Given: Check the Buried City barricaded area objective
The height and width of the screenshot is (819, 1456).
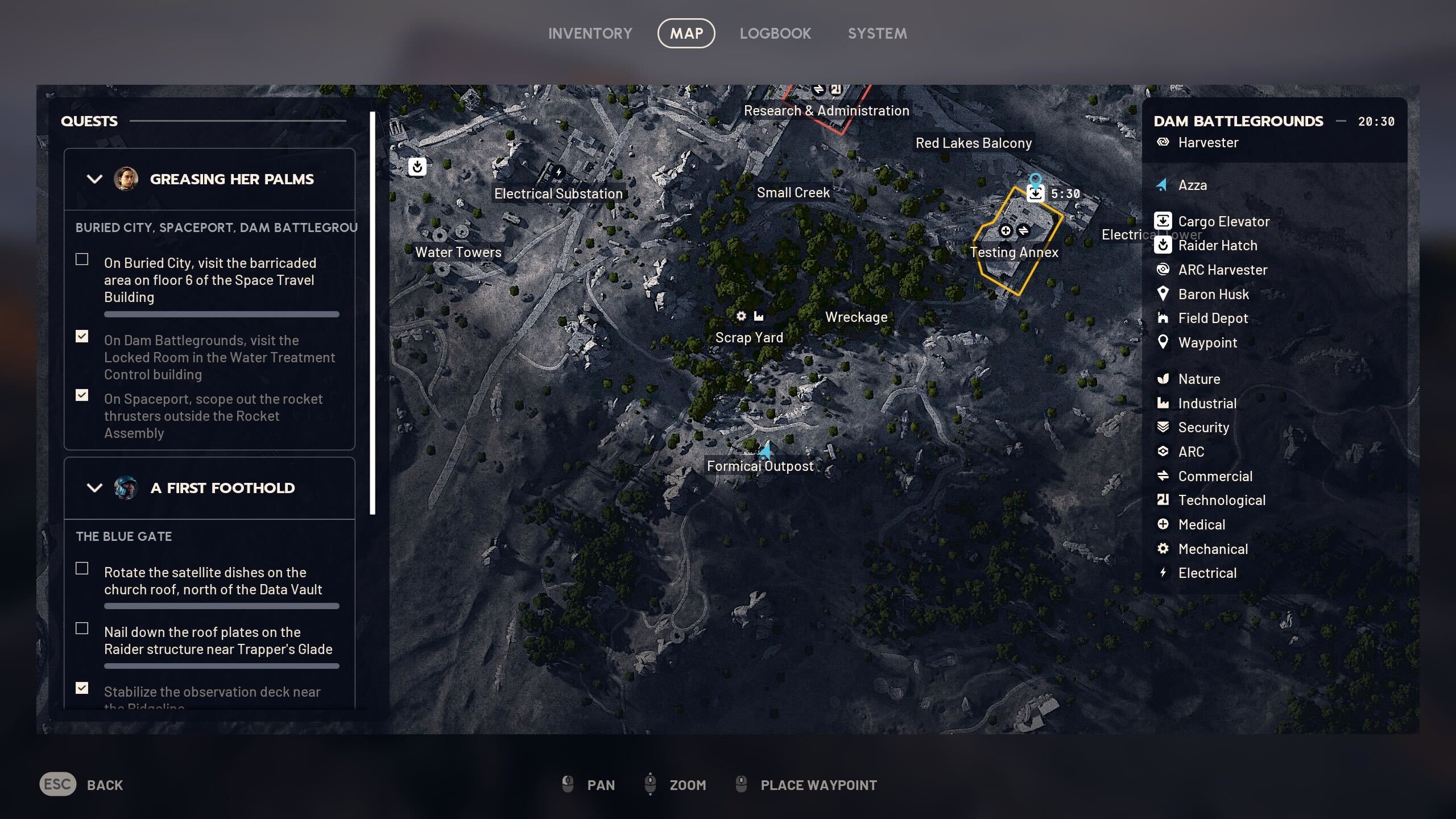Looking at the screenshot, I should pyautogui.click(x=82, y=259).
